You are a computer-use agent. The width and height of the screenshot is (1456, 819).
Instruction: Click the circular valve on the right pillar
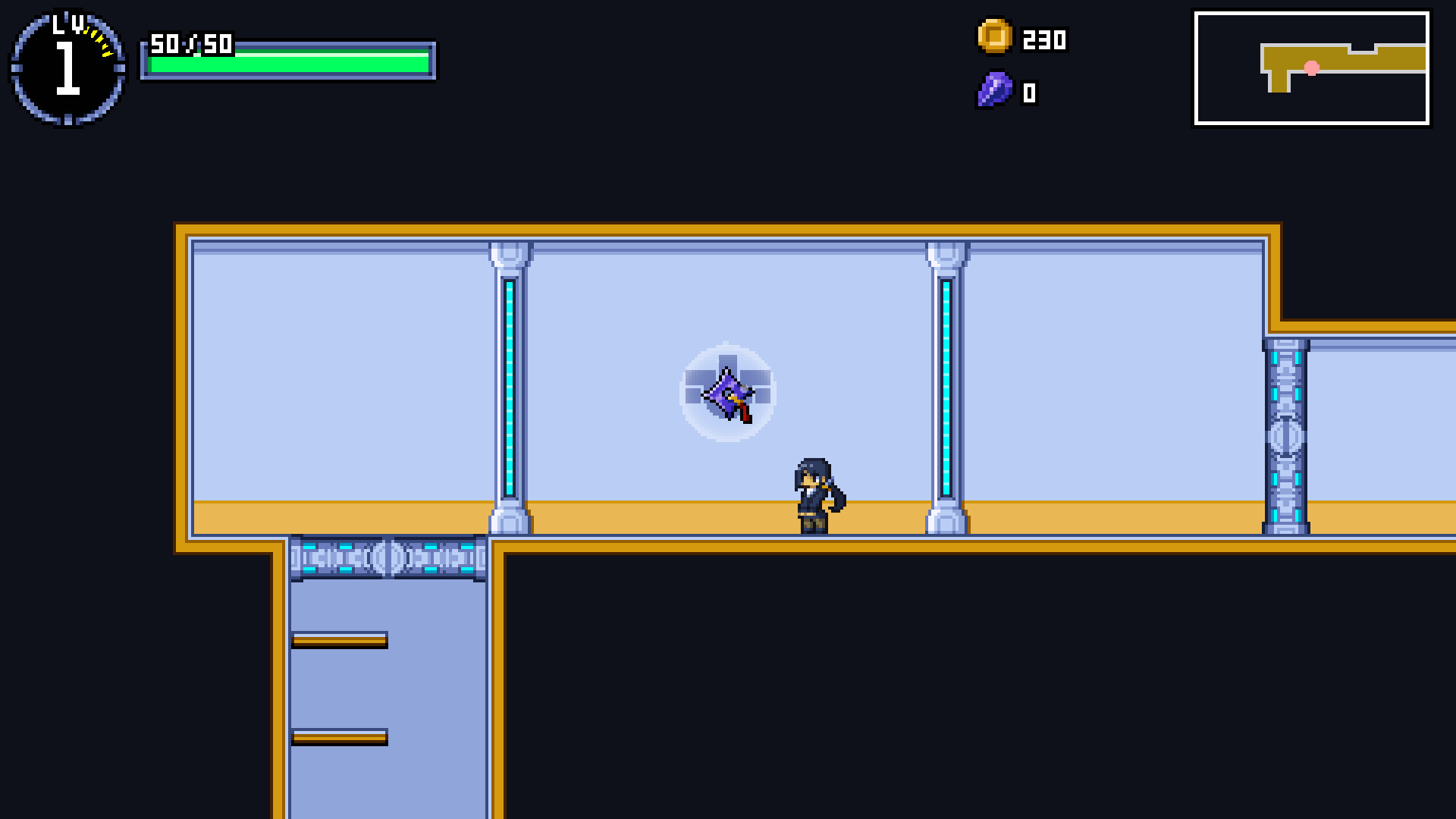point(1285,435)
